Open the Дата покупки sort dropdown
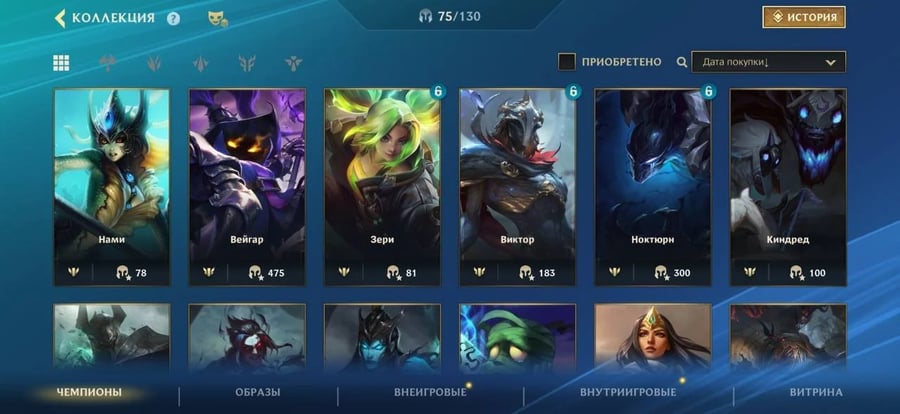900x414 pixels. [x=767, y=62]
